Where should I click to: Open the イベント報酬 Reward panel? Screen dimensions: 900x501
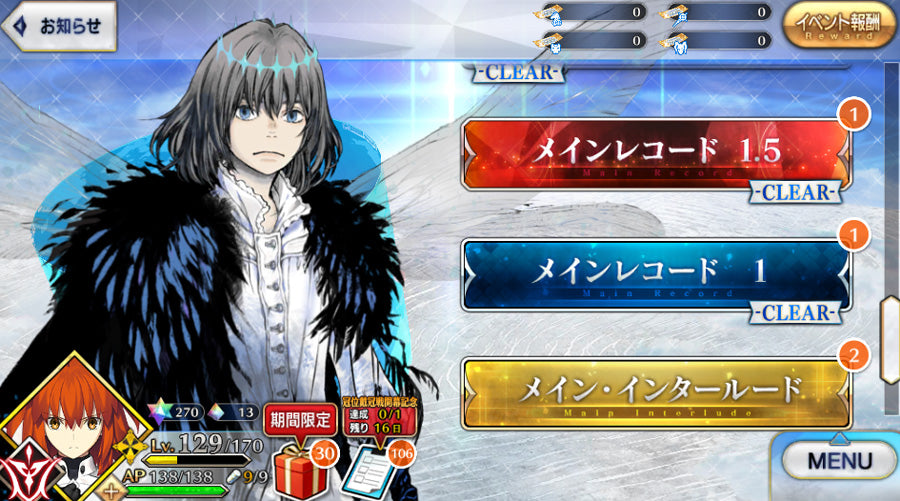(839, 26)
